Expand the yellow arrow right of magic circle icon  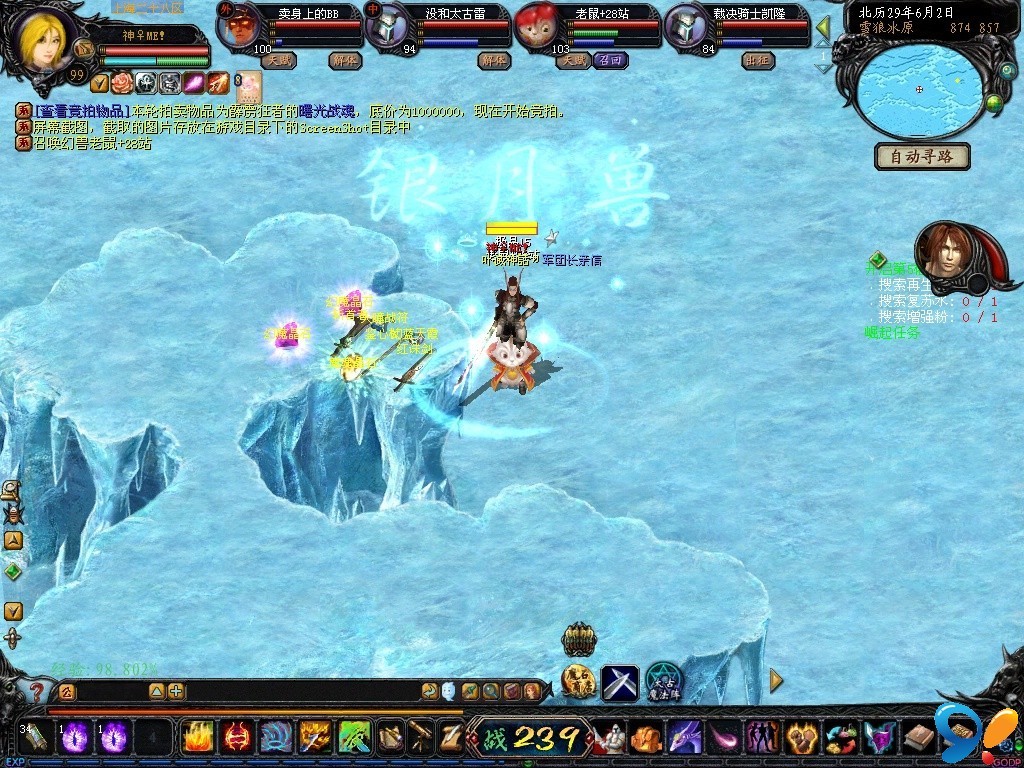pos(776,681)
